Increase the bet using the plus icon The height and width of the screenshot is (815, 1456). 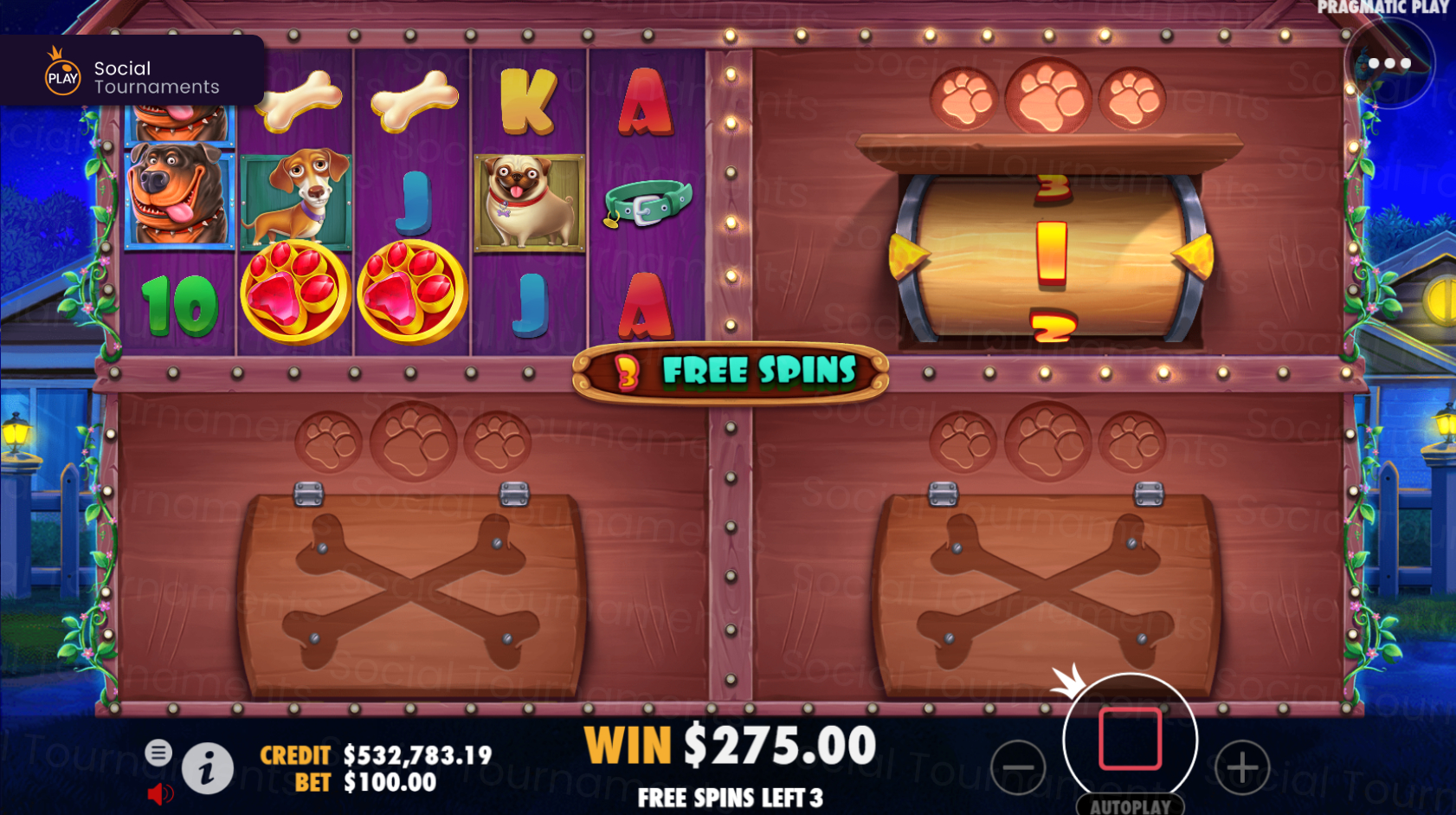tap(1244, 766)
